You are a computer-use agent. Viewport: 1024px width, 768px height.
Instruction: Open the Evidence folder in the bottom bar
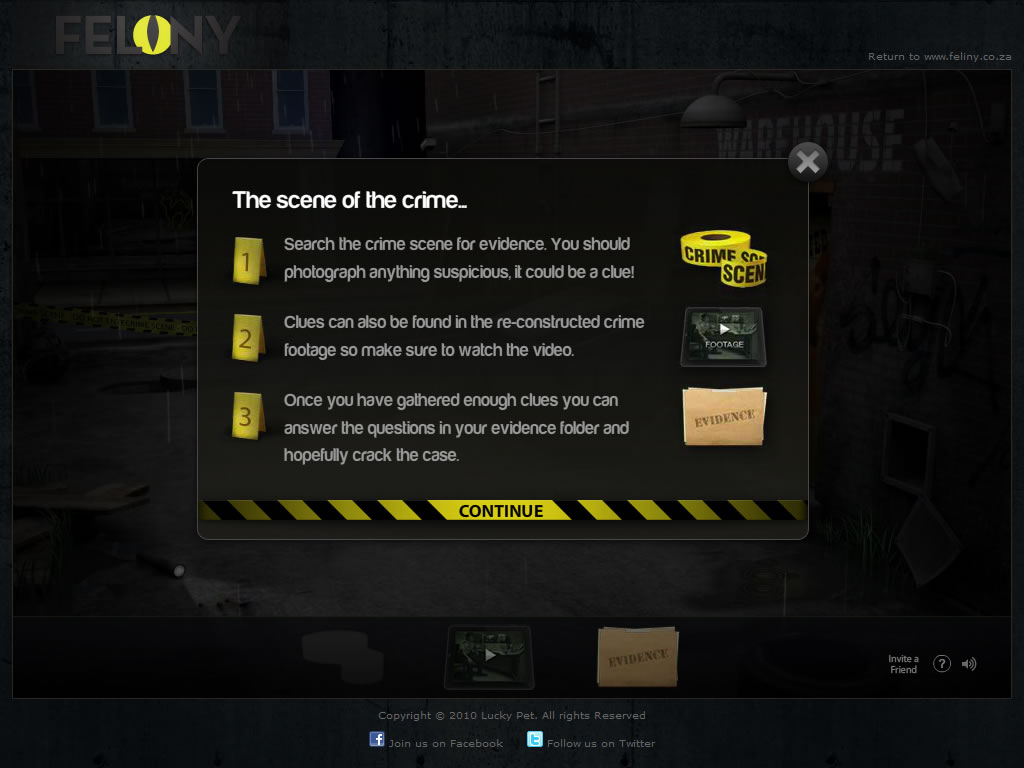tap(637, 657)
